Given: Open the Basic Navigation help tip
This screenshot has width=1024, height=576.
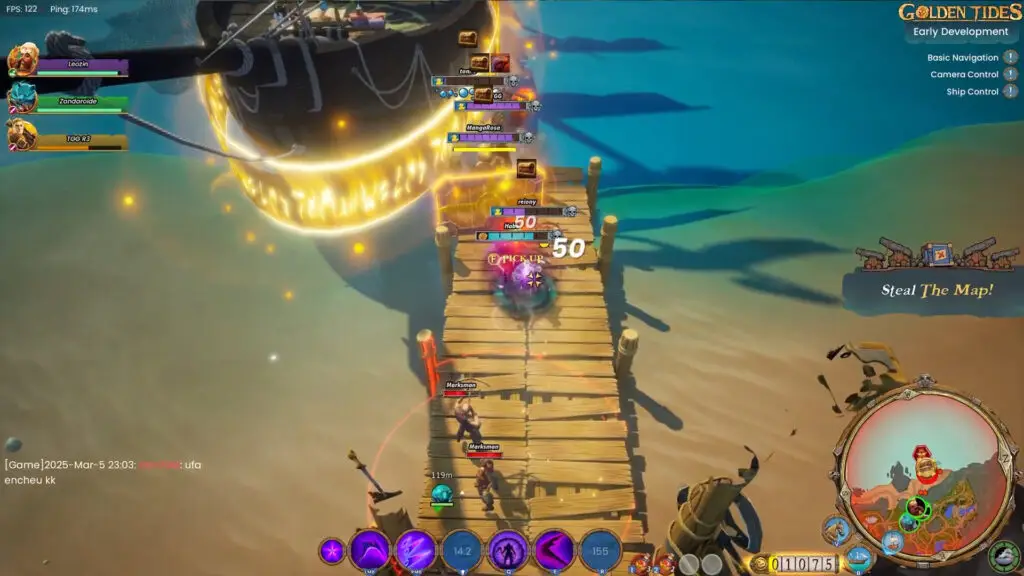Looking at the screenshot, I should pyautogui.click(x=1011, y=58).
